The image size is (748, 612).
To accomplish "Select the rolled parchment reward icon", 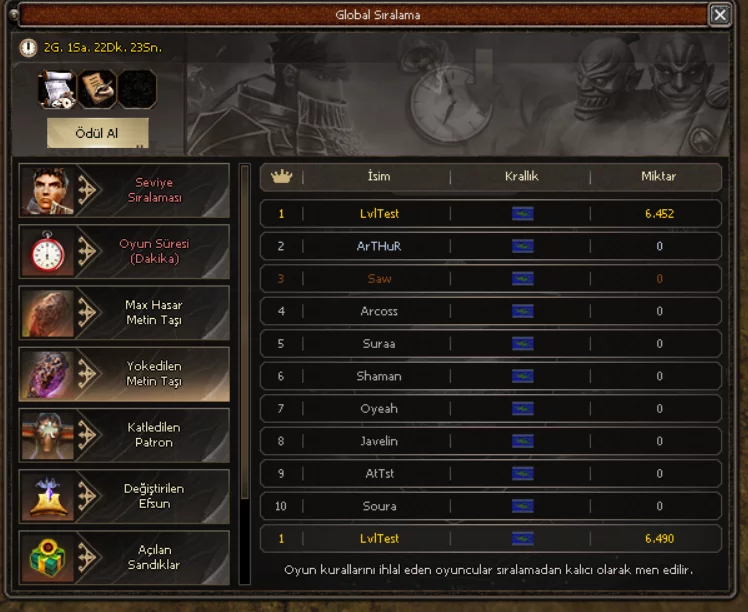I will pyautogui.click(x=97, y=89).
